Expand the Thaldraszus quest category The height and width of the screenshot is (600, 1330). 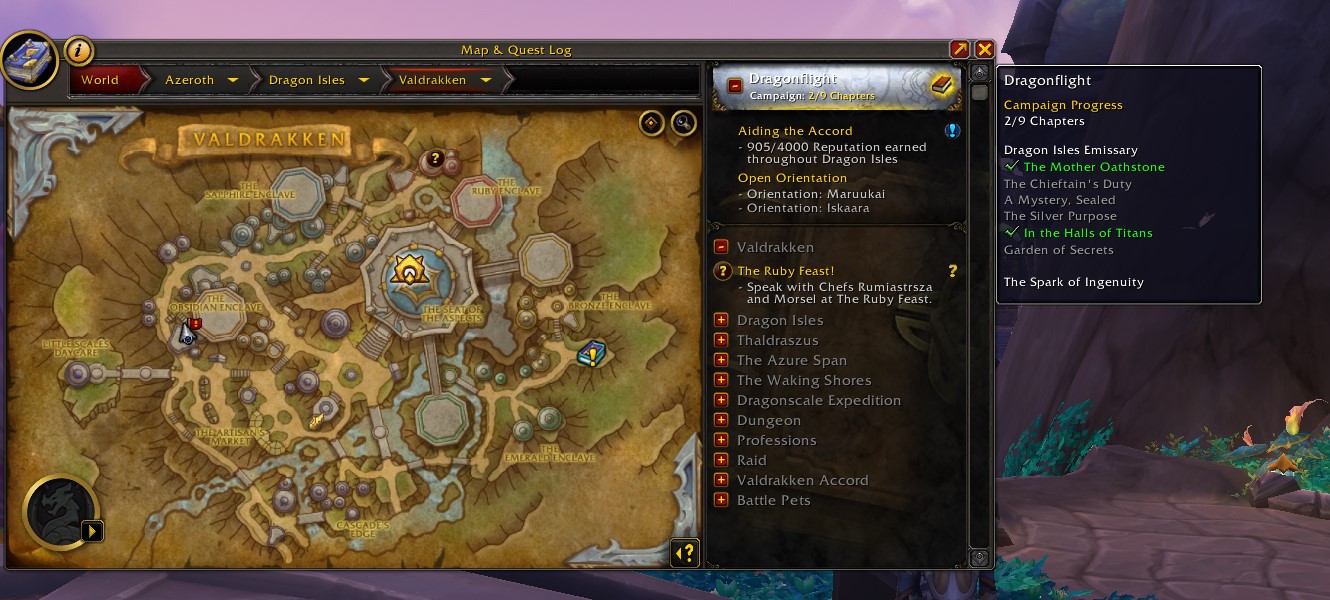(x=720, y=340)
